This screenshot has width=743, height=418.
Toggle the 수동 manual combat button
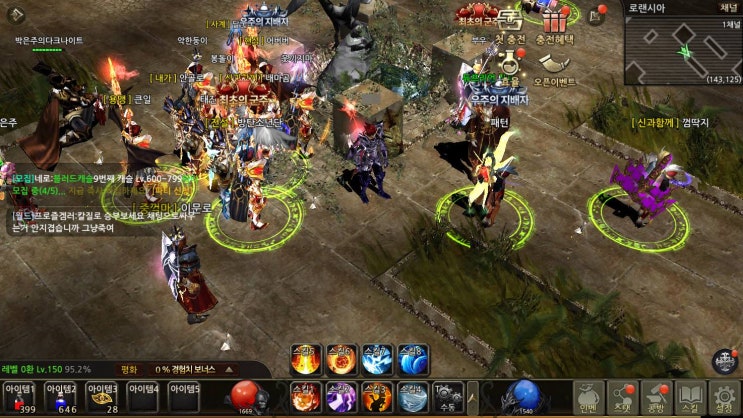447,398
